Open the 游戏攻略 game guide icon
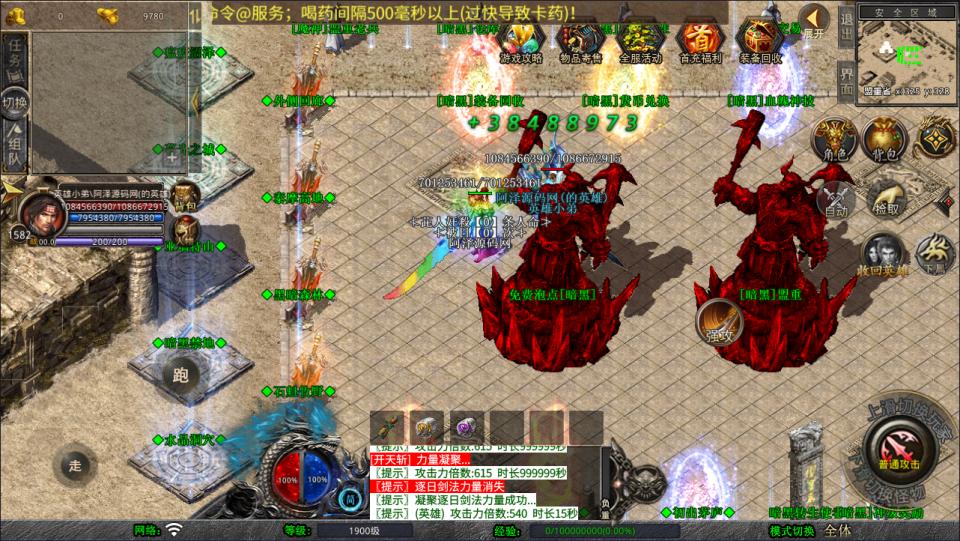Screen dimensions: 960x541 tap(521, 42)
